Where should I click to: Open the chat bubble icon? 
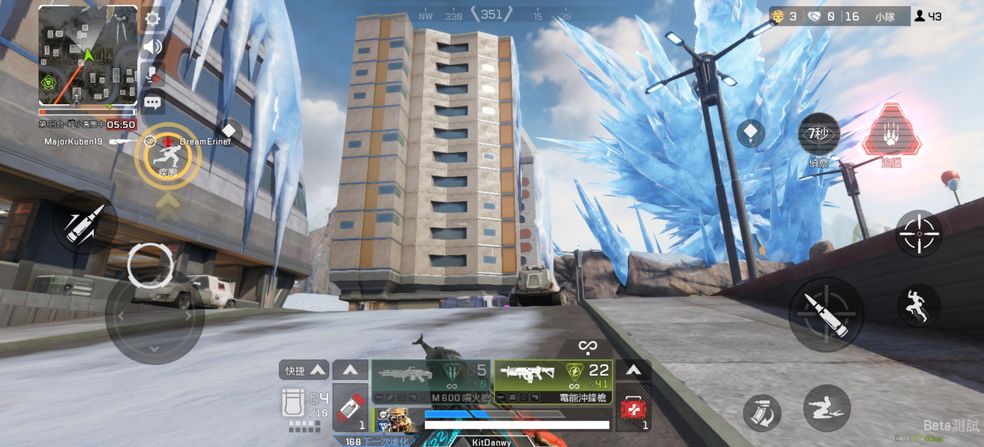[153, 101]
